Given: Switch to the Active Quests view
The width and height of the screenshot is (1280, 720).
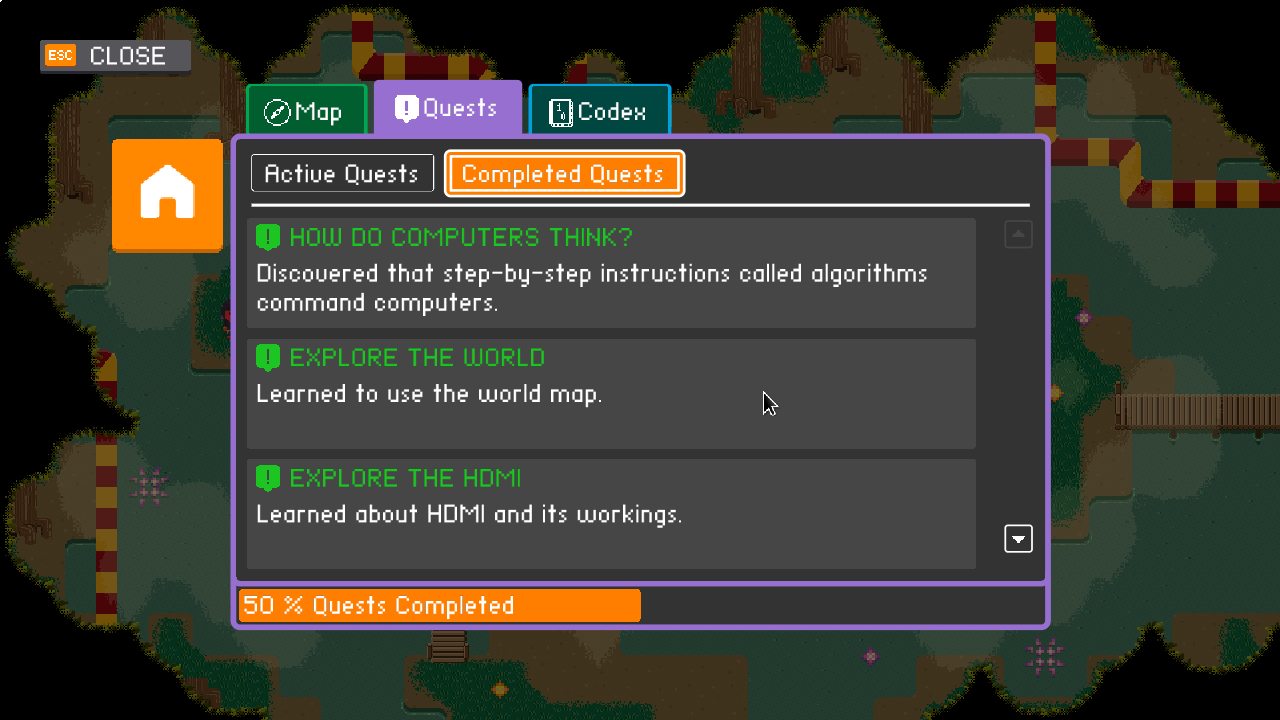Looking at the screenshot, I should point(342,173).
